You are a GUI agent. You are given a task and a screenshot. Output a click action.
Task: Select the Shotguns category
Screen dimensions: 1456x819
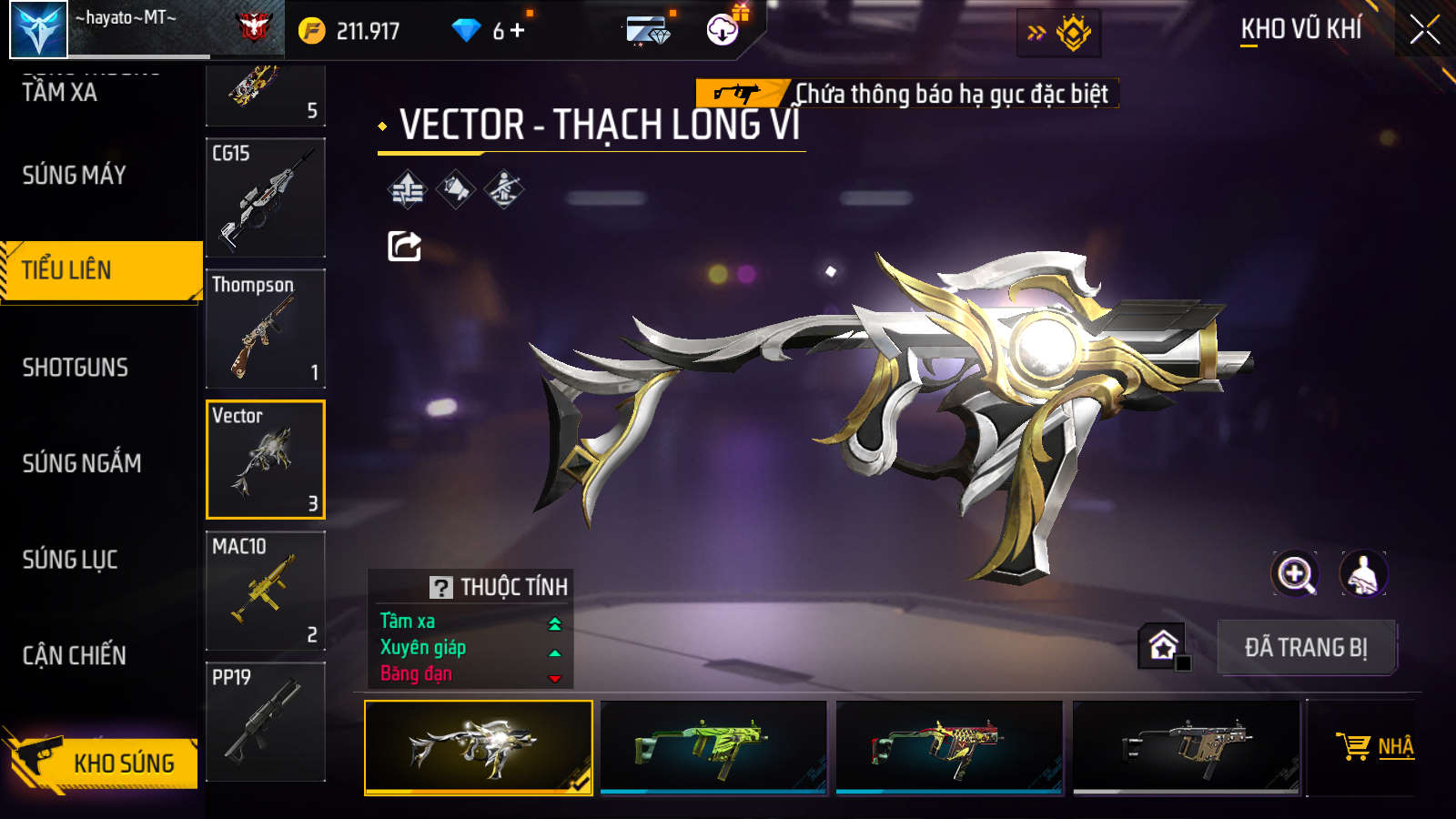(x=76, y=368)
